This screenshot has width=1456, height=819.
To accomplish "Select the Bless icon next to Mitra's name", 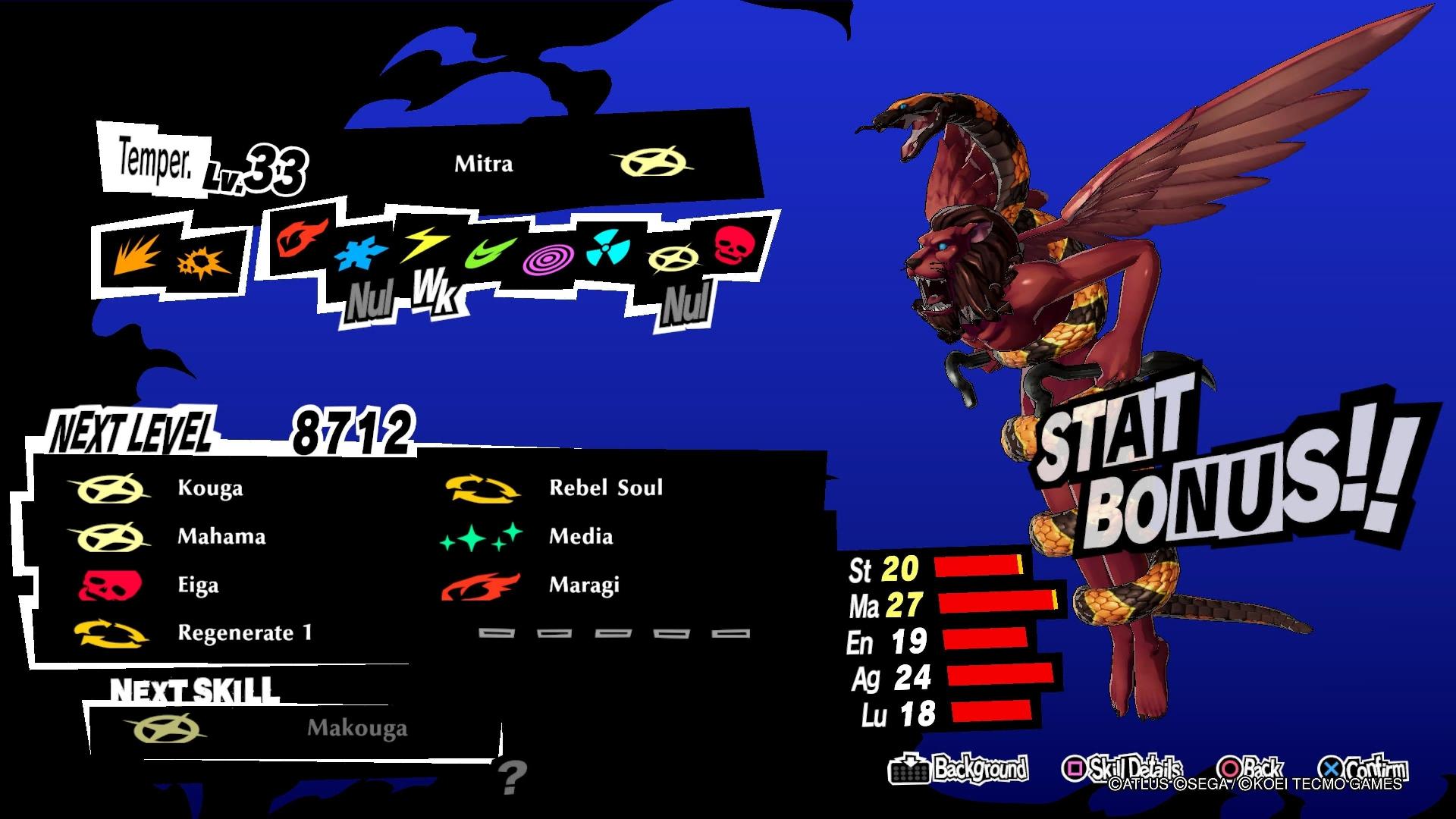I will coord(654,162).
